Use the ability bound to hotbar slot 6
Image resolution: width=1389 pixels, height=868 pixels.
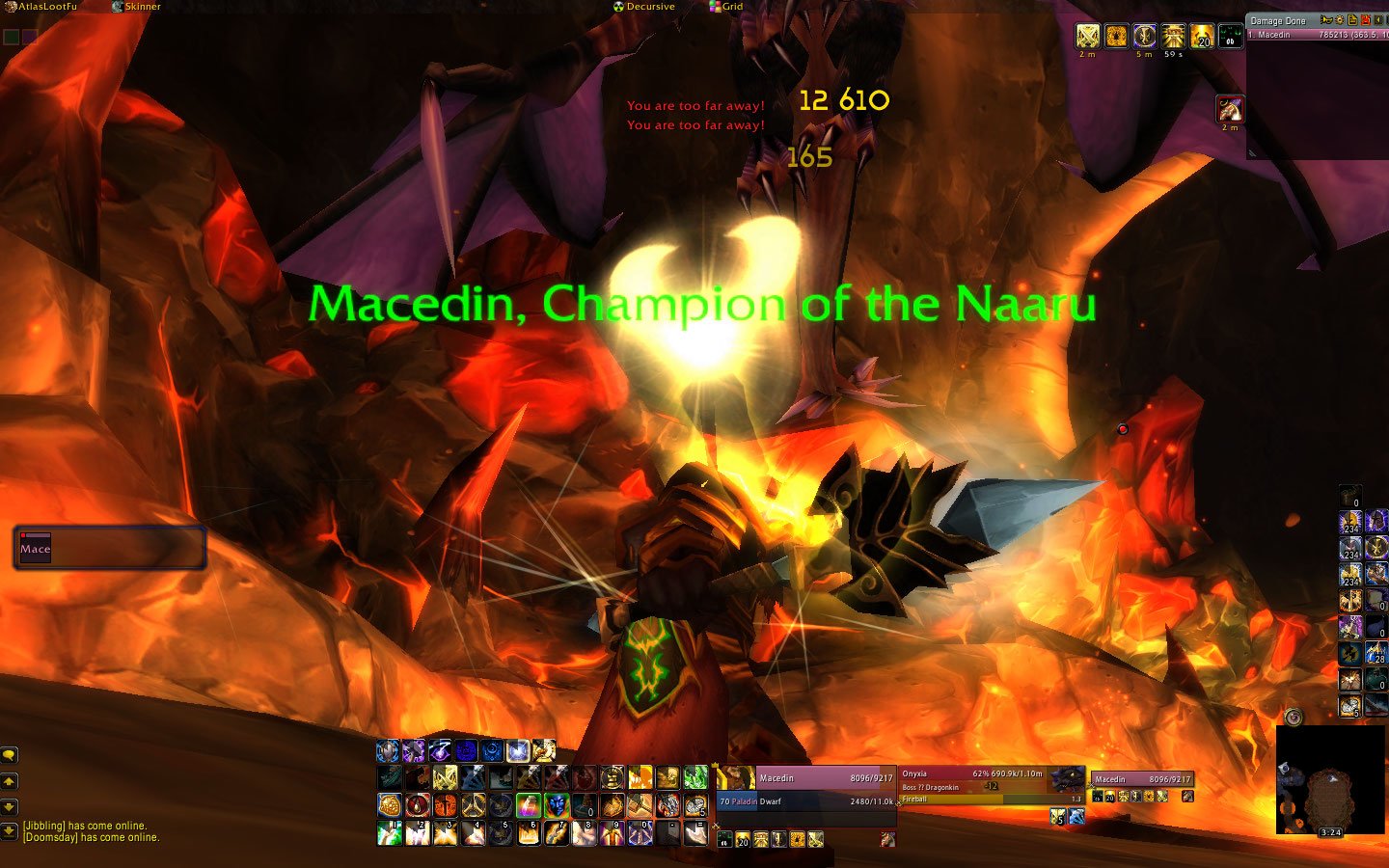[529, 832]
